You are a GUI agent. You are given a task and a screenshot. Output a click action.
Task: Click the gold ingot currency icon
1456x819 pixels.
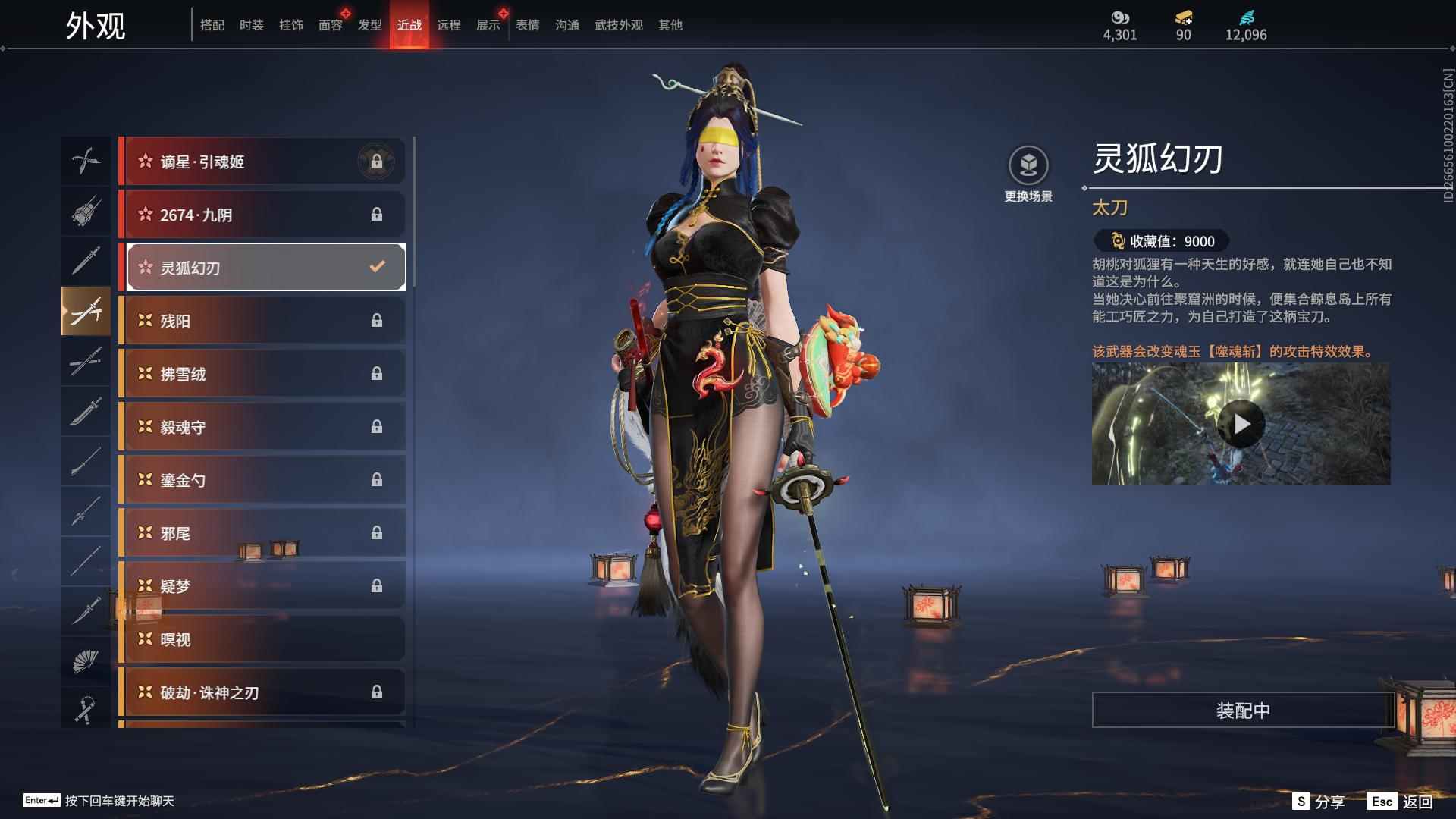1183,17
